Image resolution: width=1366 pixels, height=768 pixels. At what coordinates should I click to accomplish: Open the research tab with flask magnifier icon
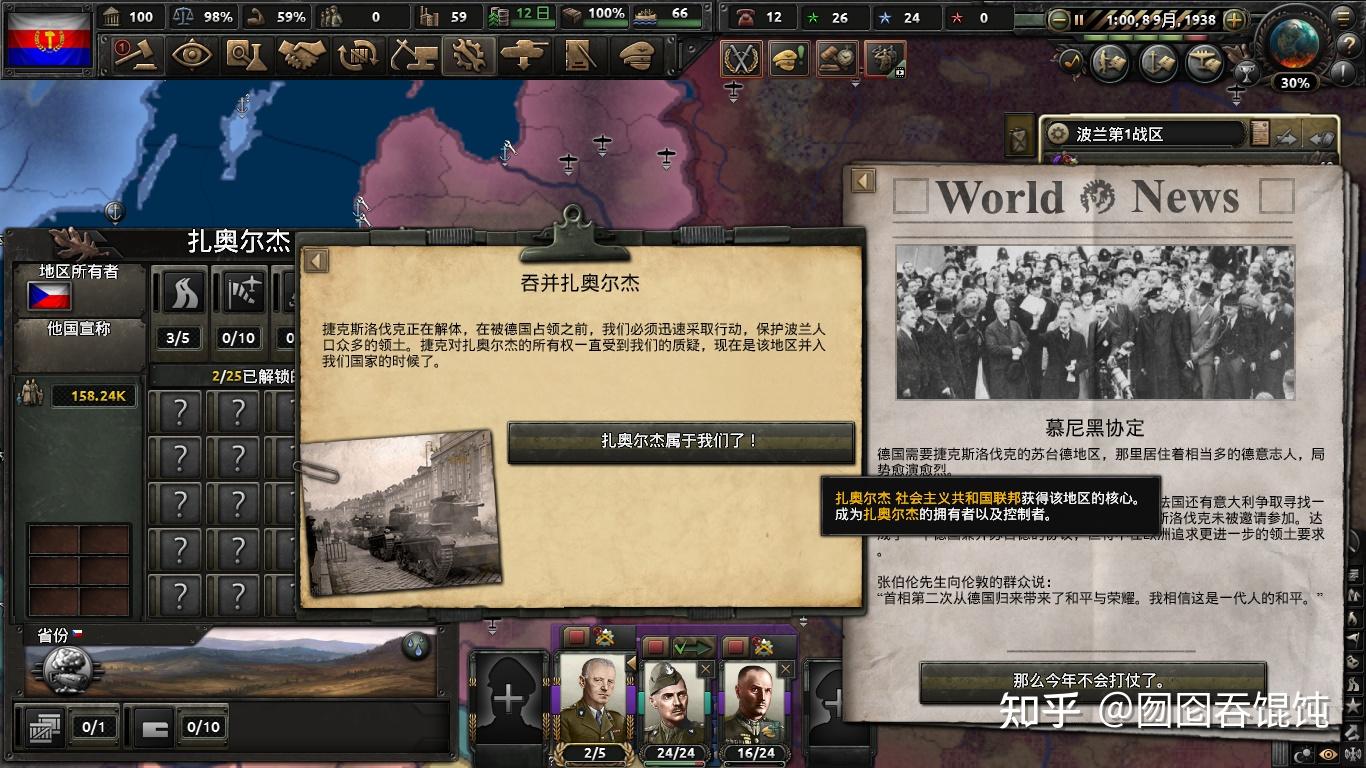247,55
